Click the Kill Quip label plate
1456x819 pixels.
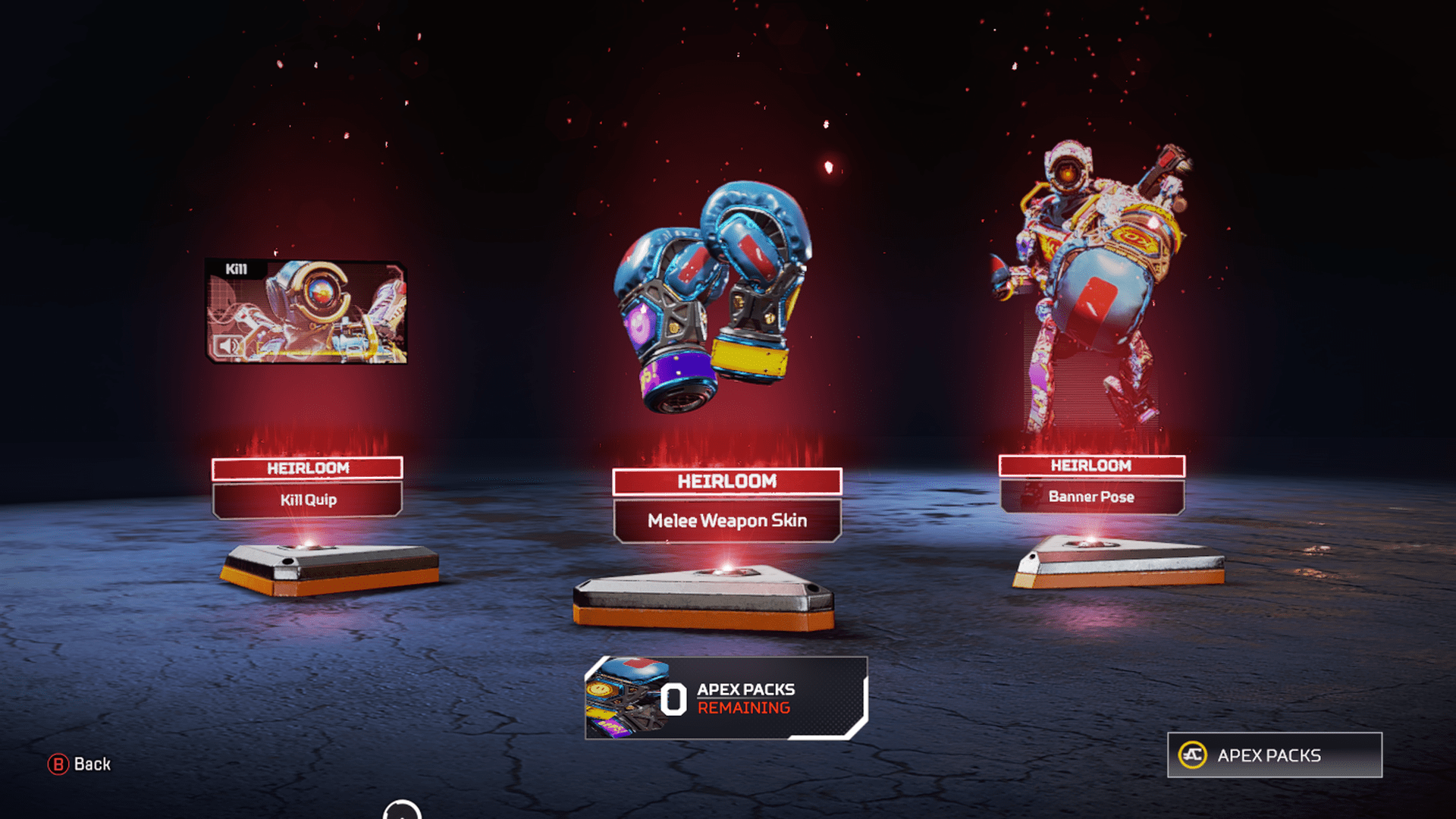pos(306,500)
